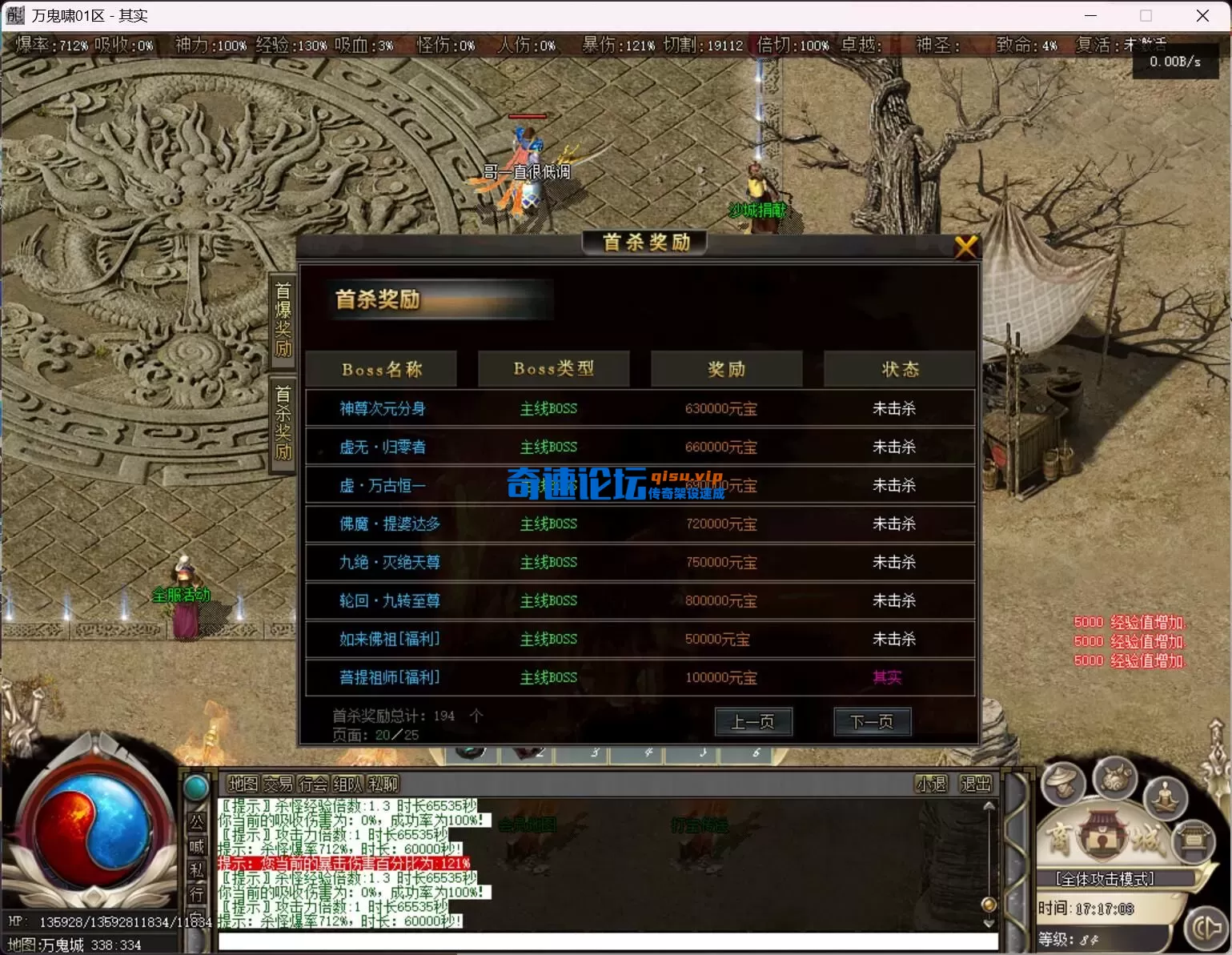The width and height of the screenshot is (1232, 955).
Task: Toggle the 全体攻击模式 attack mode
Action: click(x=1105, y=878)
